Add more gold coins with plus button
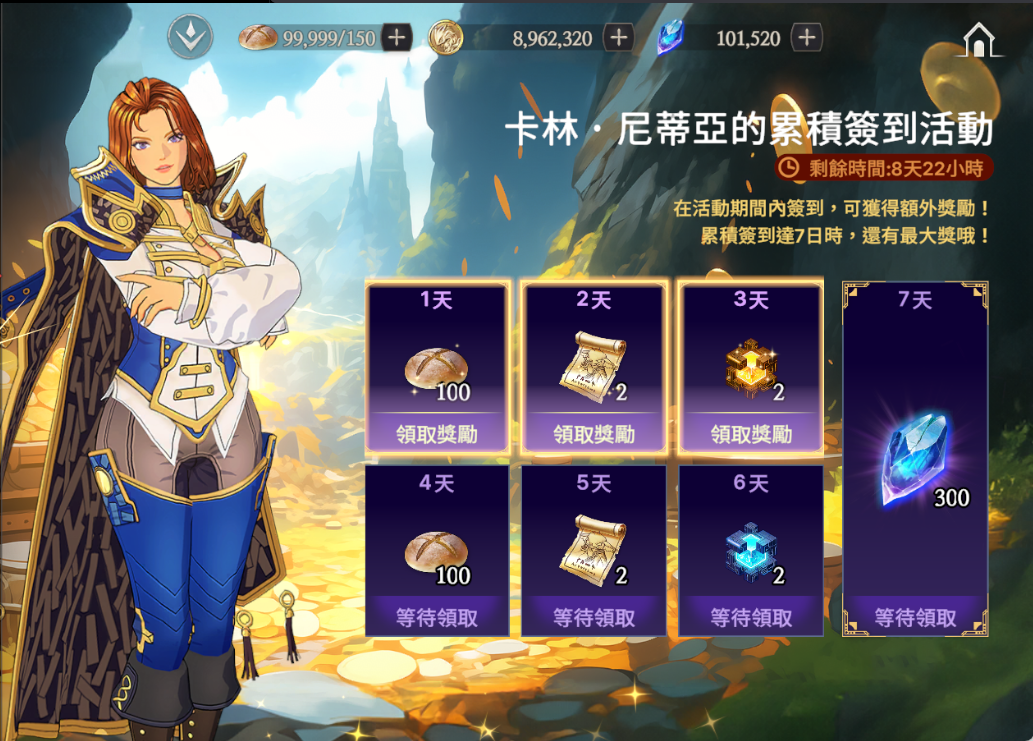1033x741 pixels. point(620,38)
